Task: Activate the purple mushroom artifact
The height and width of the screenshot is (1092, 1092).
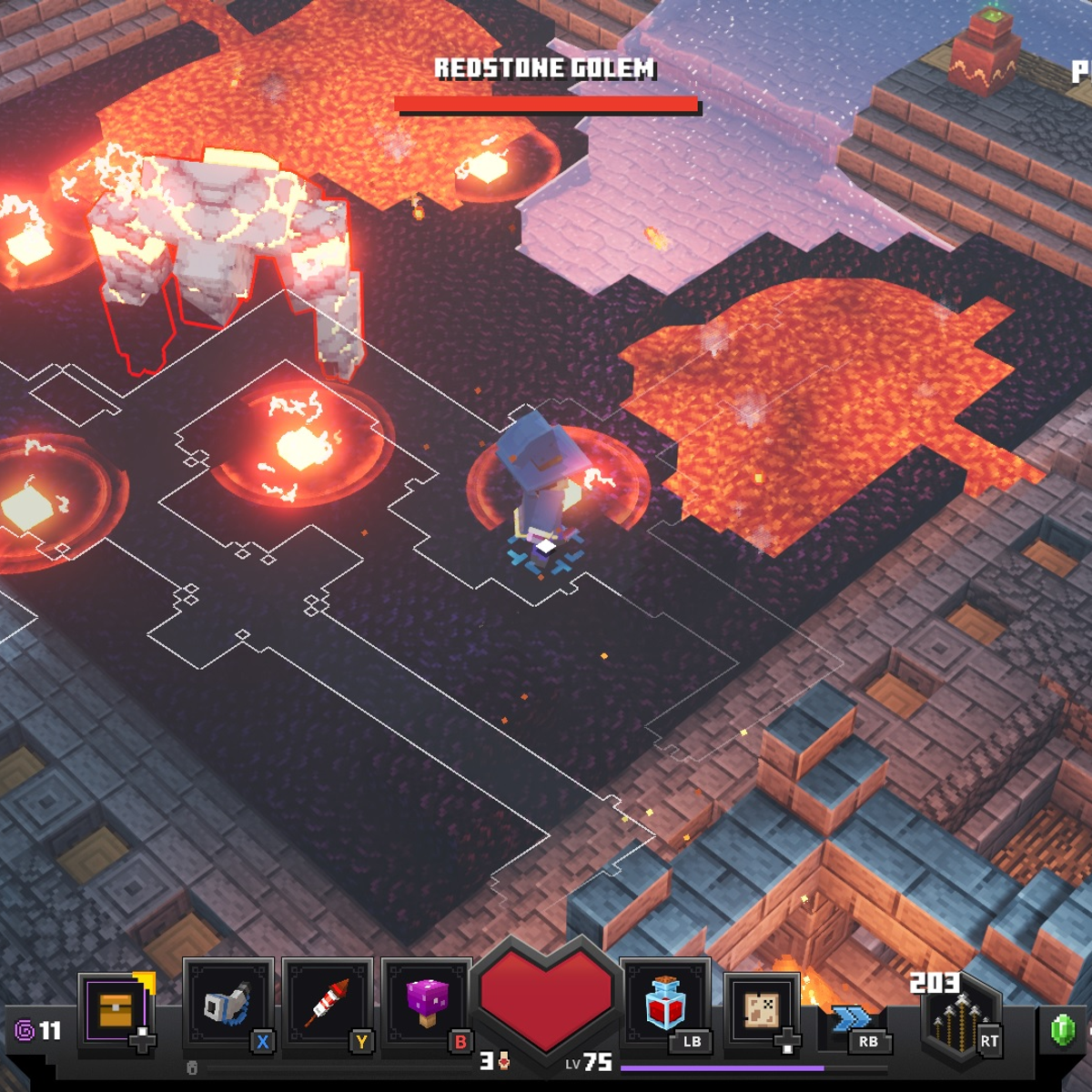Action: (x=426, y=1004)
